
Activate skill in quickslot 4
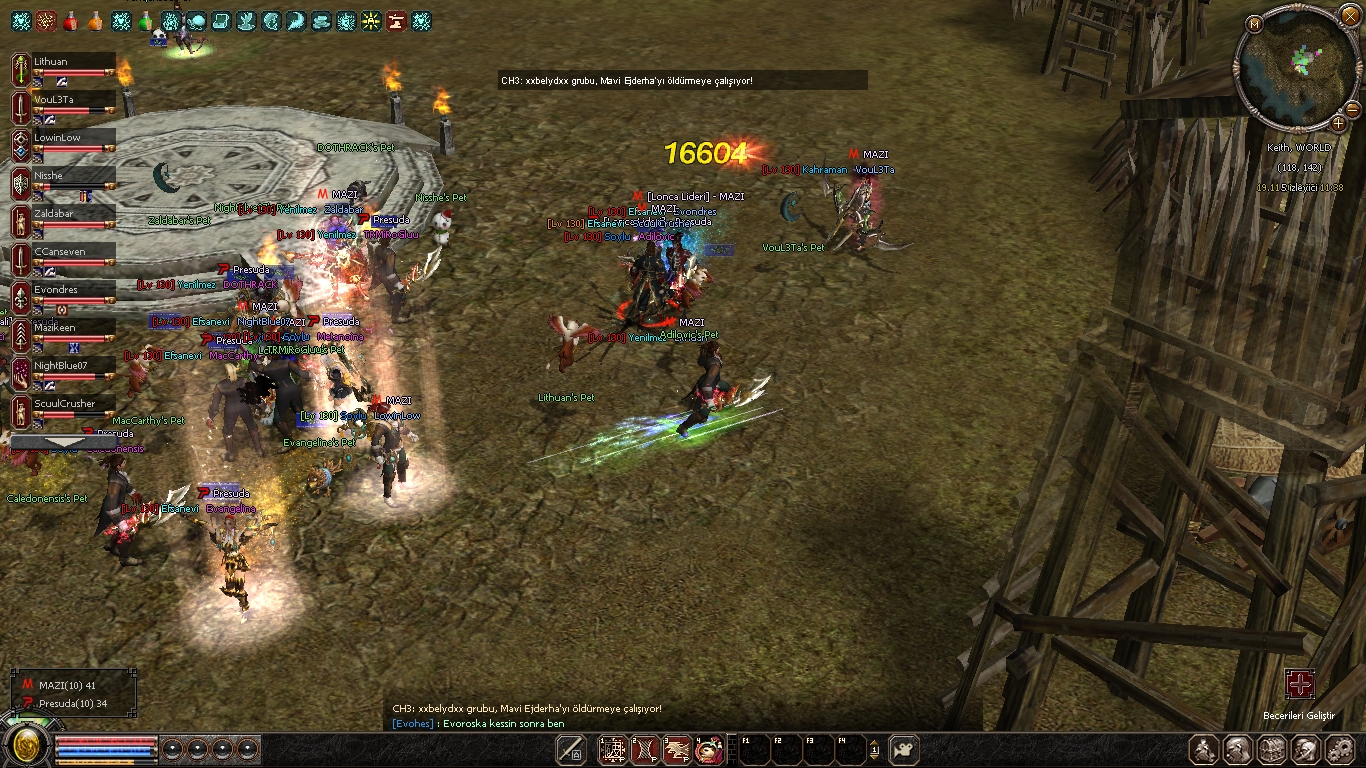tap(709, 749)
